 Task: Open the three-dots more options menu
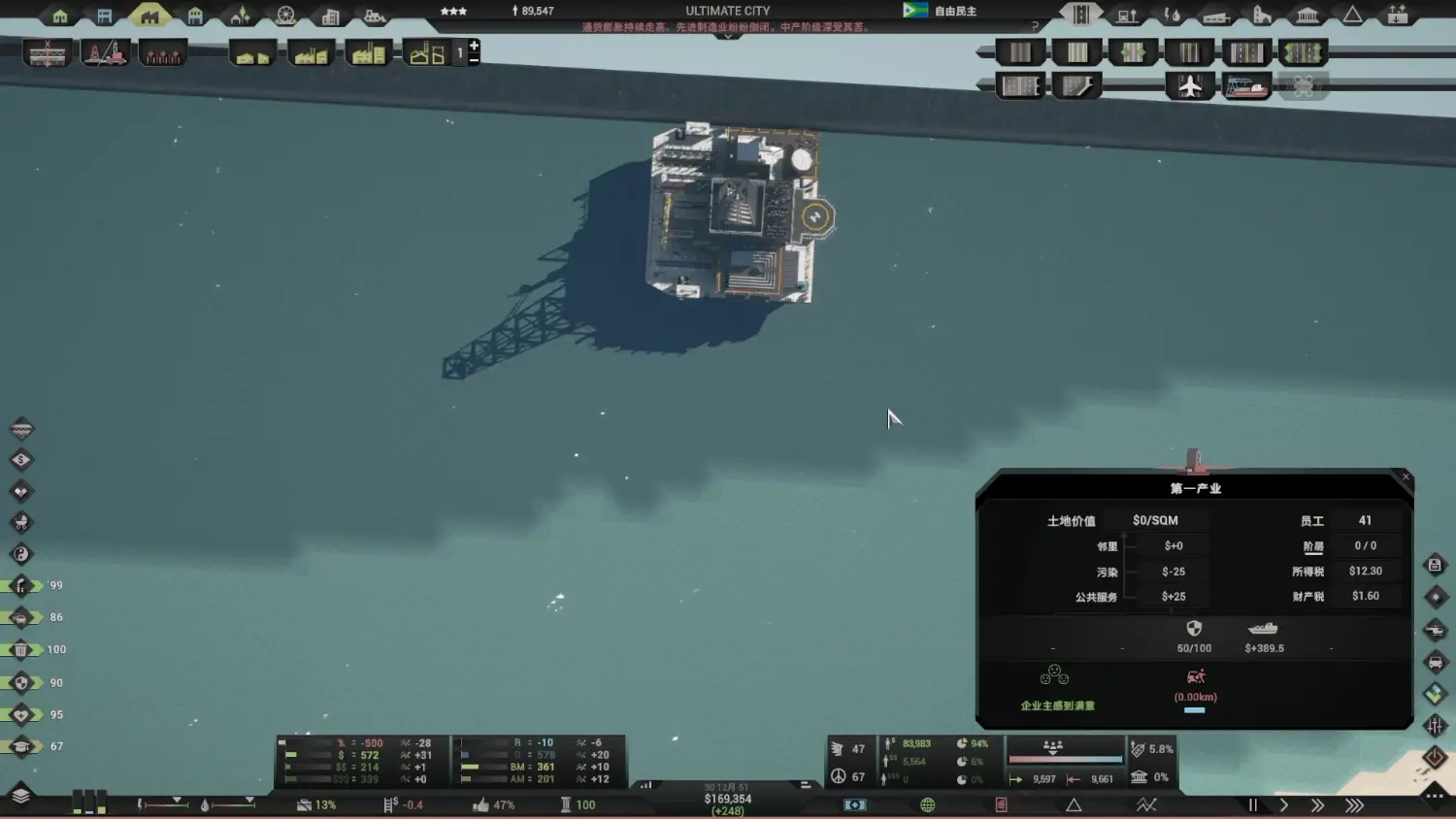coord(1435,796)
